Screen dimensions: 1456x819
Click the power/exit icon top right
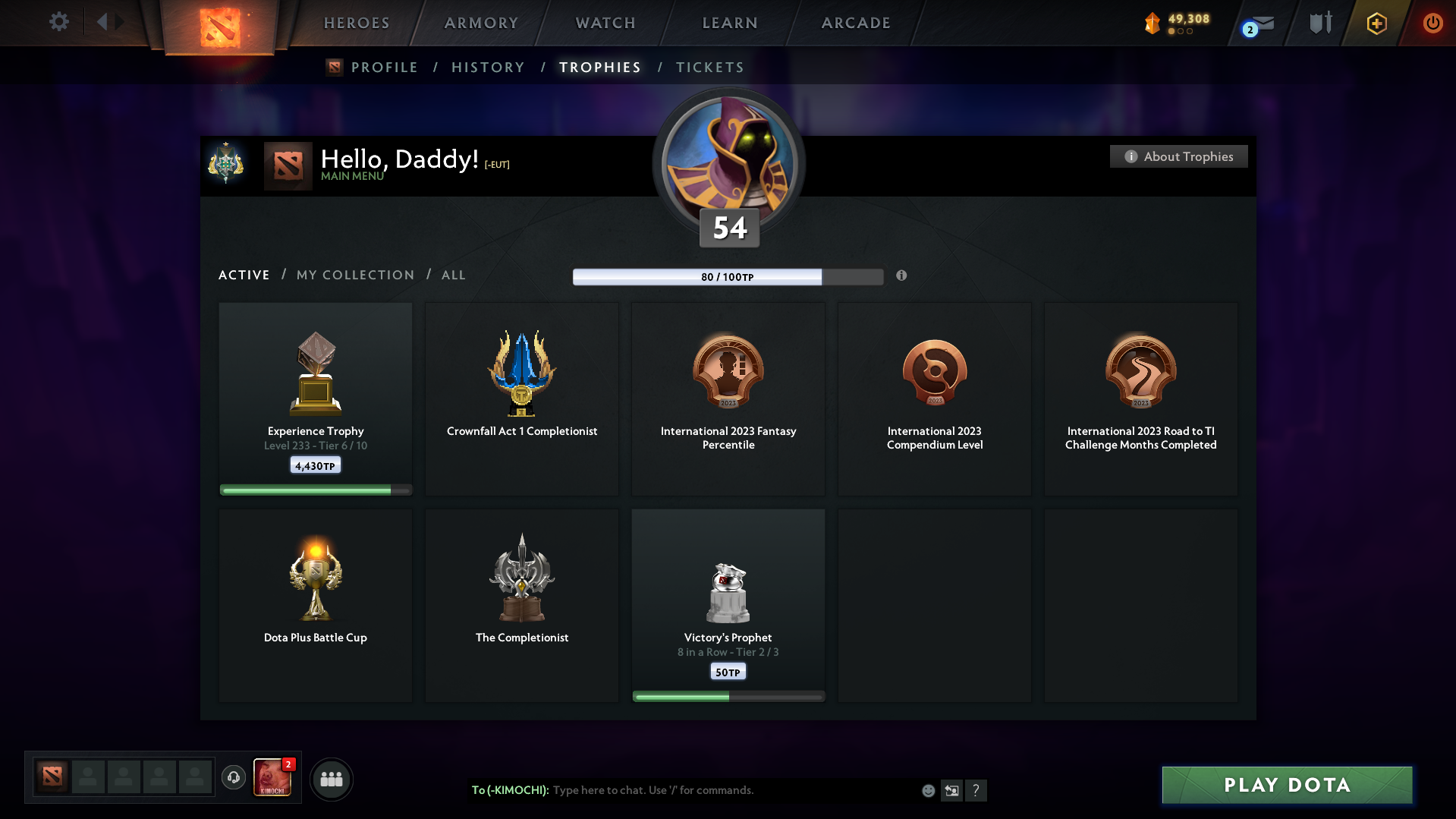[x=1432, y=23]
